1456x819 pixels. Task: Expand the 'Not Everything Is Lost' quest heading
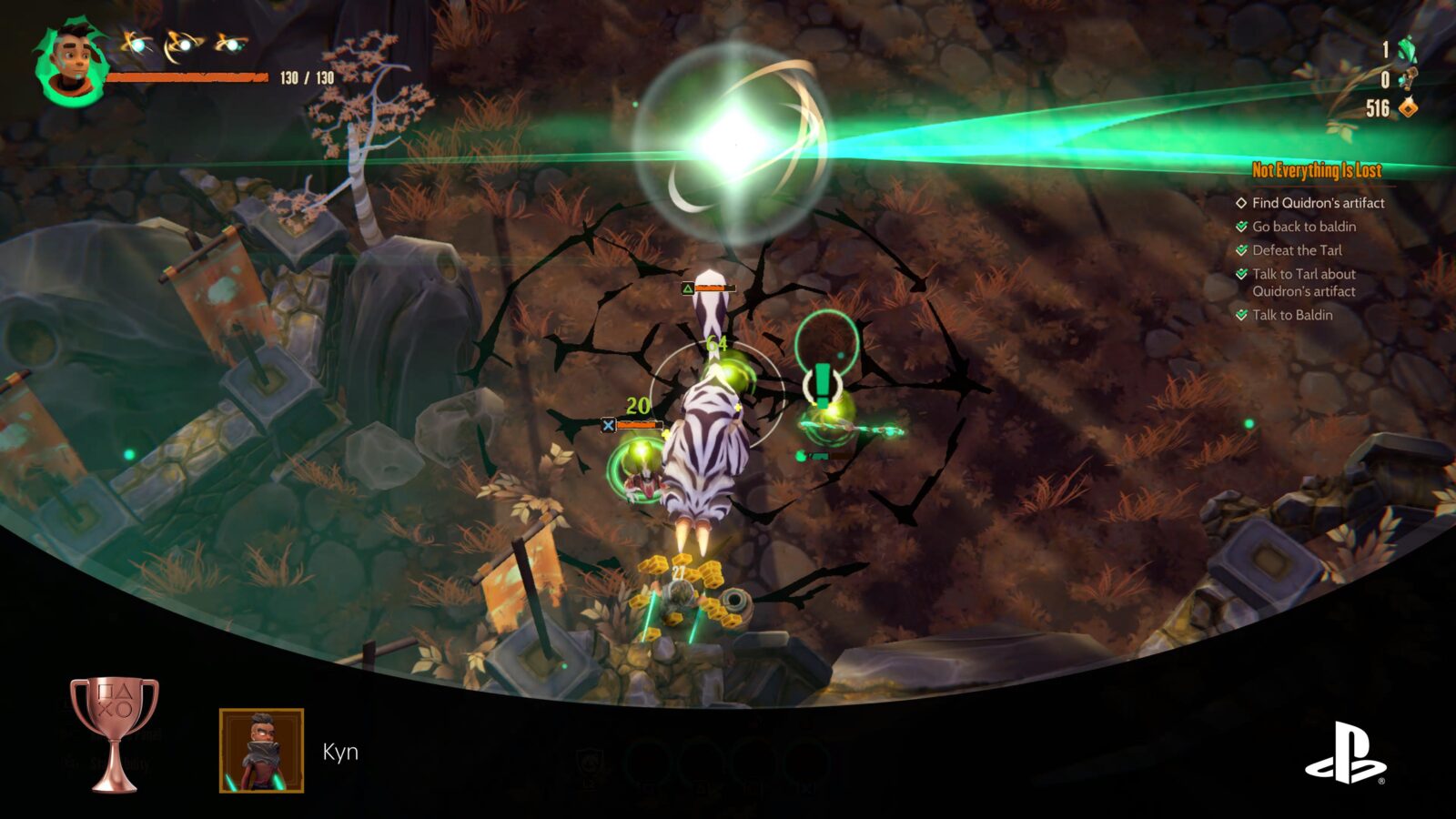coord(1318,169)
